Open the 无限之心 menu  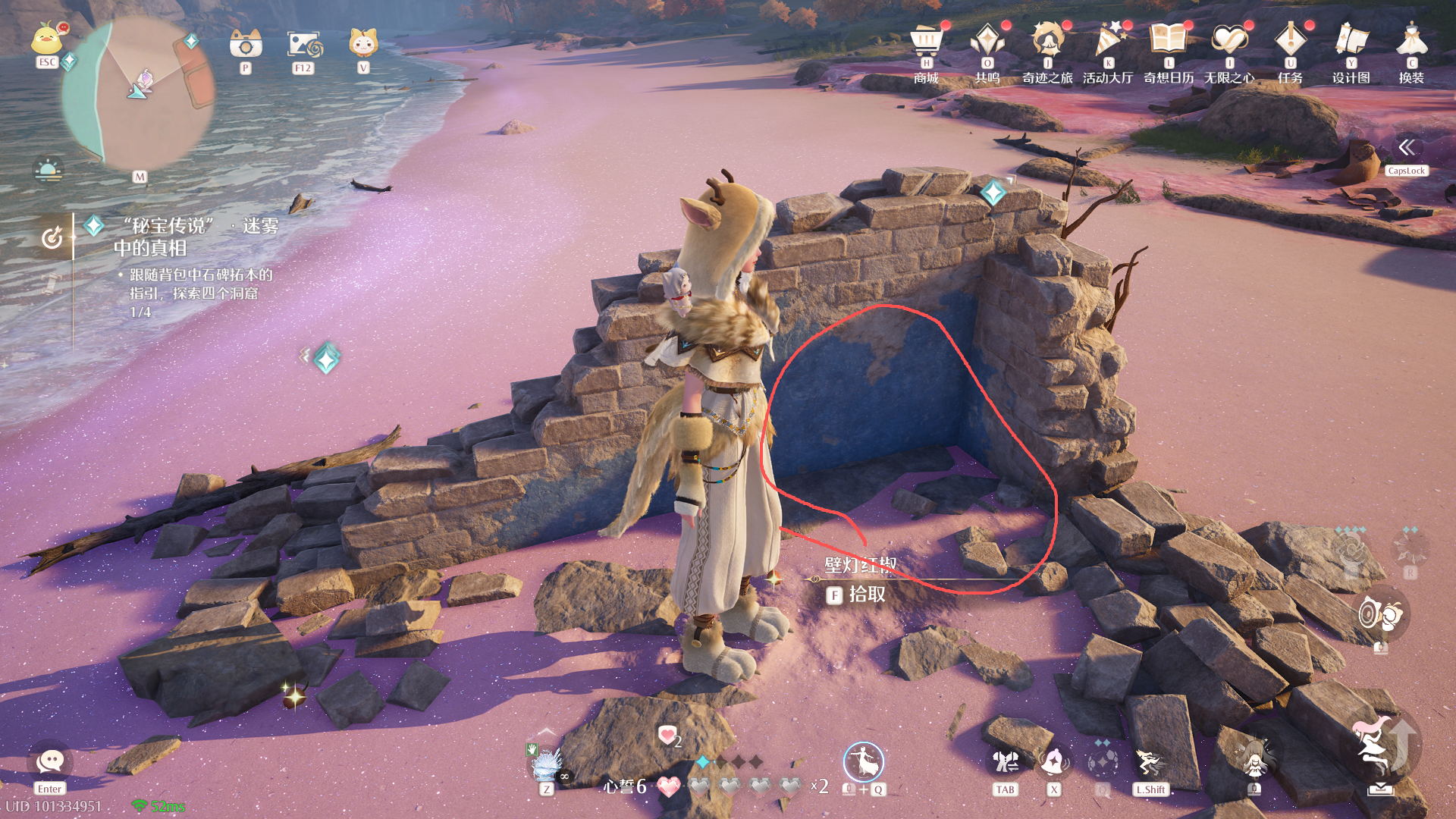pyautogui.click(x=1229, y=42)
